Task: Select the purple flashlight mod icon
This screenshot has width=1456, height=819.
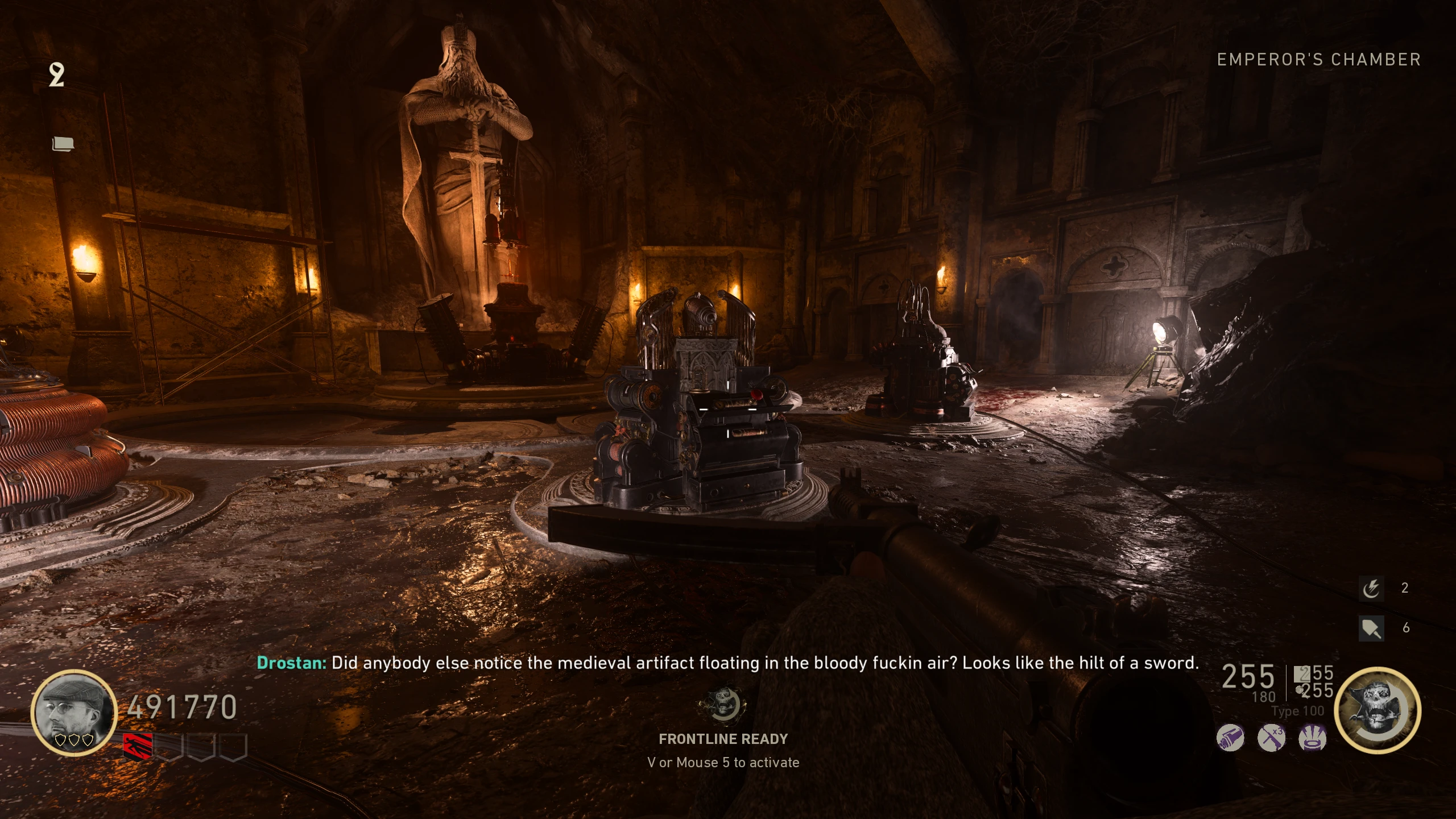Action: (x=1230, y=739)
